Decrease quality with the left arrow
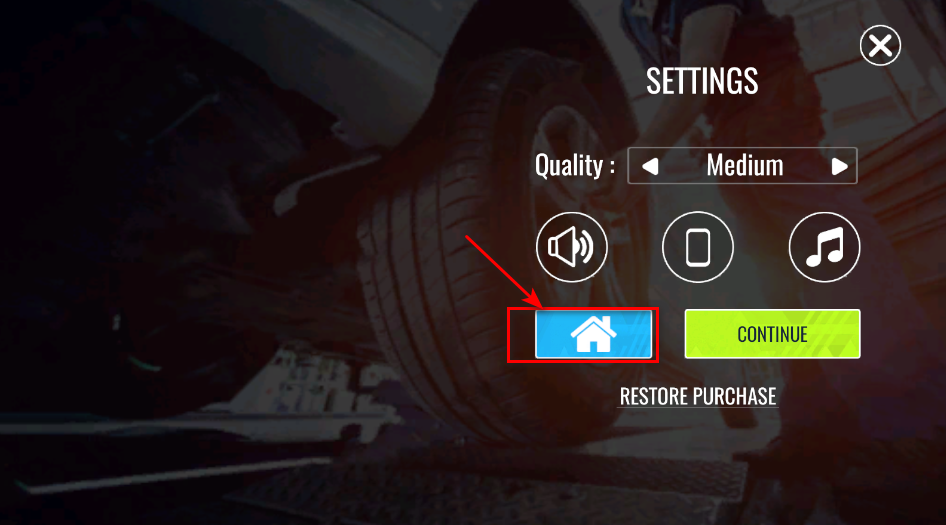This screenshot has height=525, width=946. click(x=651, y=166)
